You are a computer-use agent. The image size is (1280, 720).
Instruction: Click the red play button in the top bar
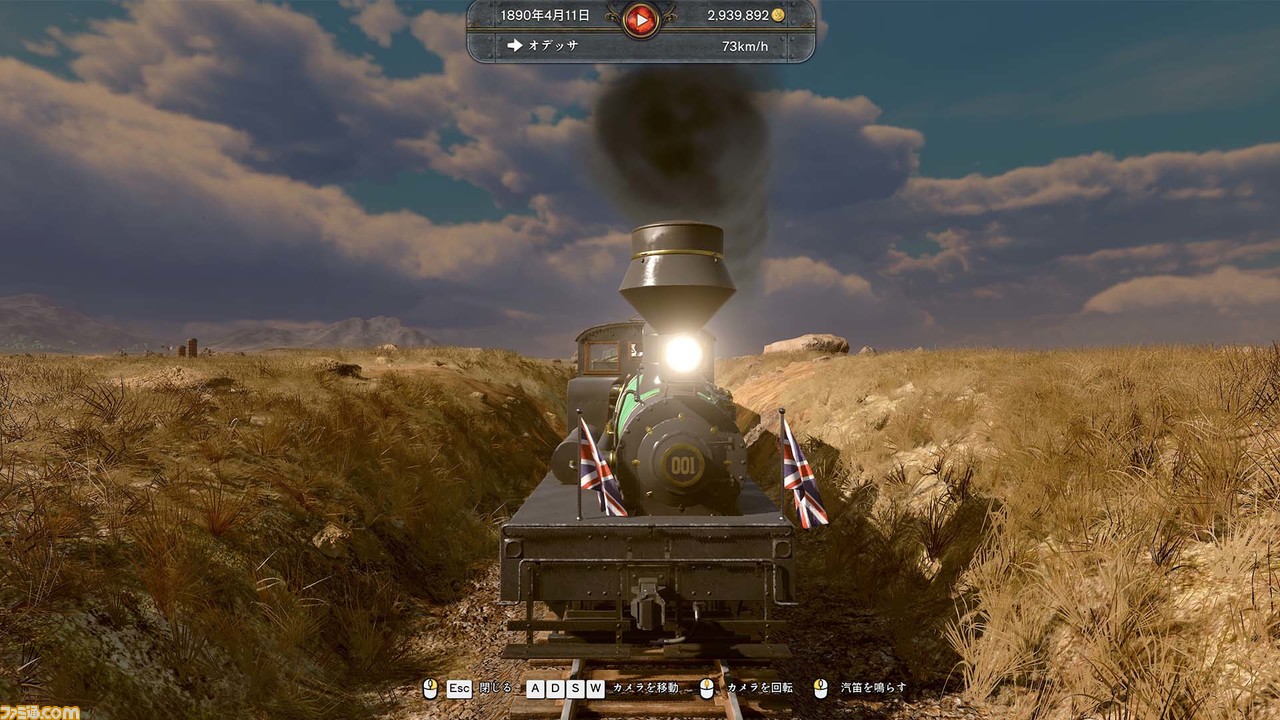(x=640, y=18)
